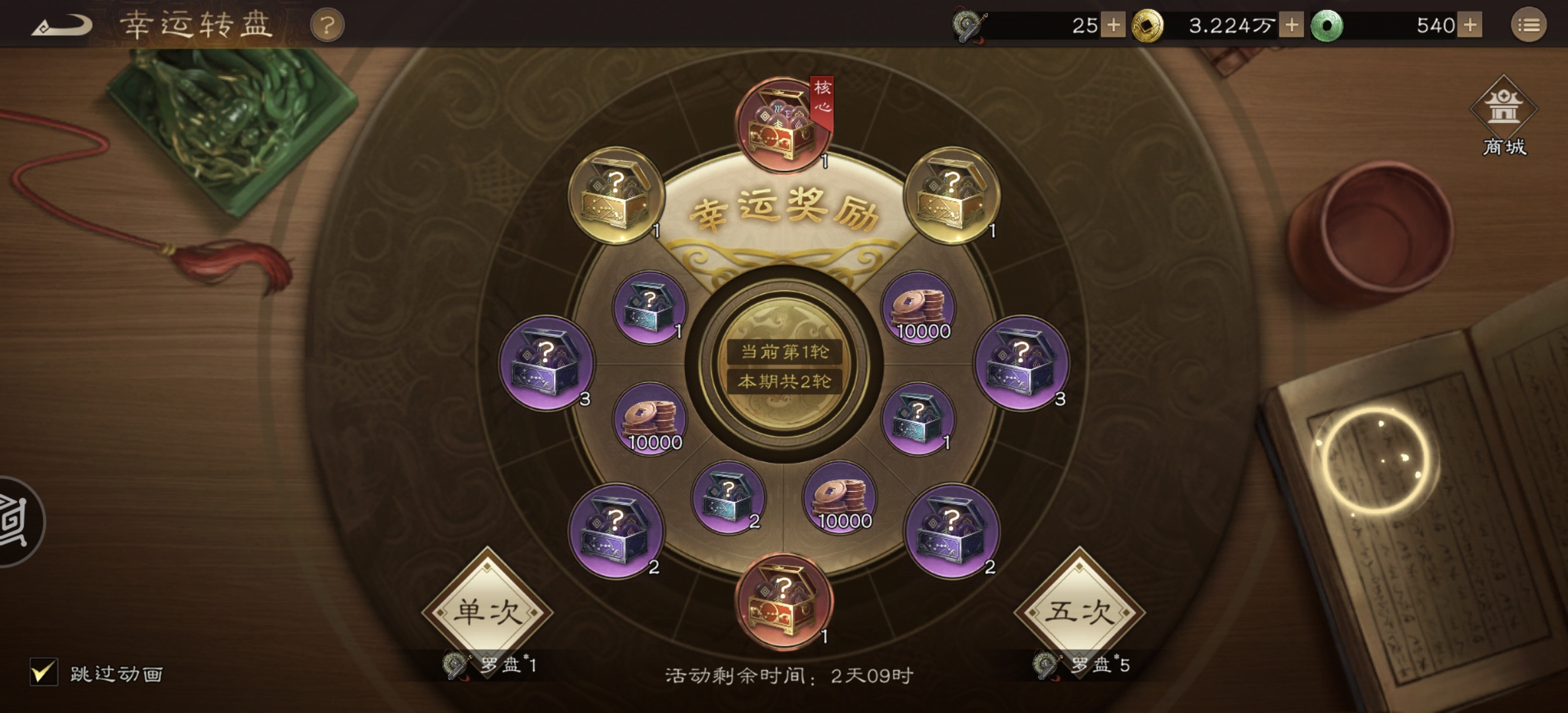Tap the back arrow to exit the wheel
Viewport: 1568px width, 713px height.
coord(68,25)
